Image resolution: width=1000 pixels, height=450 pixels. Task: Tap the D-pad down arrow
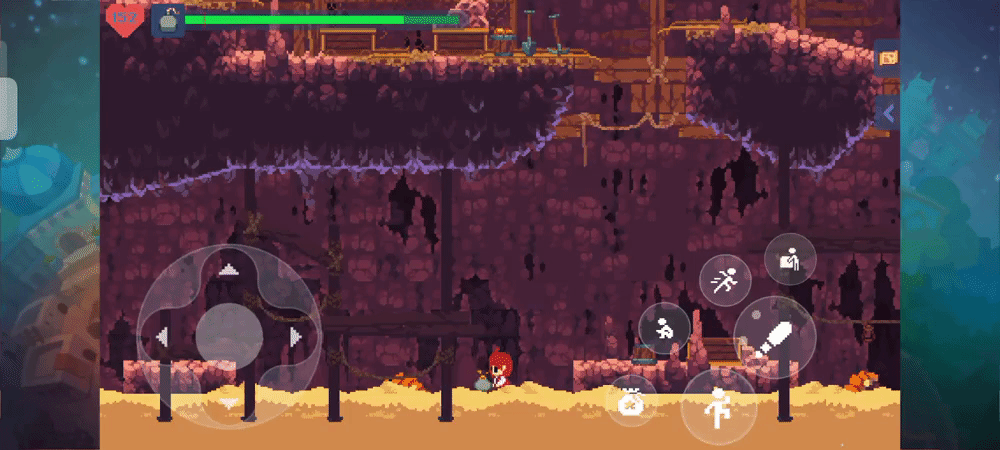click(229, 403)
